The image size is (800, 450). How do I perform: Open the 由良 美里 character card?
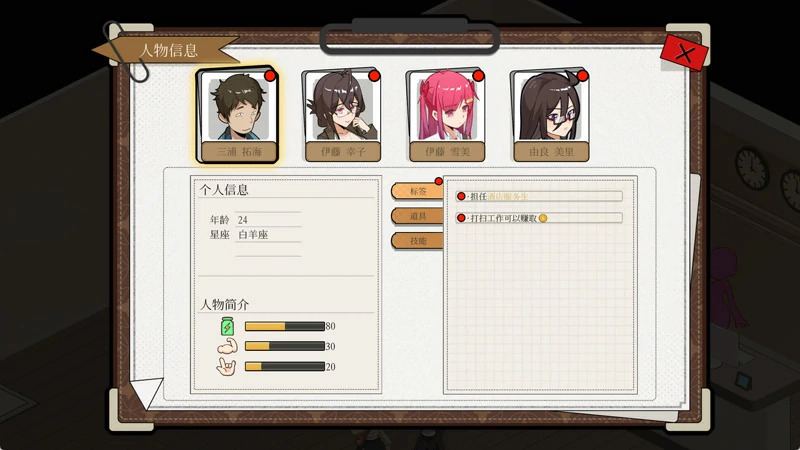click(550, 115)
